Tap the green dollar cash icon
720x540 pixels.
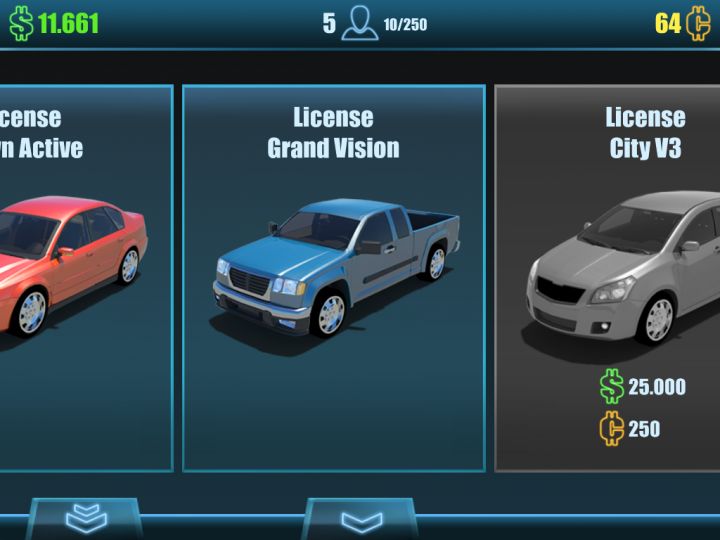click(x=21, y=23)
